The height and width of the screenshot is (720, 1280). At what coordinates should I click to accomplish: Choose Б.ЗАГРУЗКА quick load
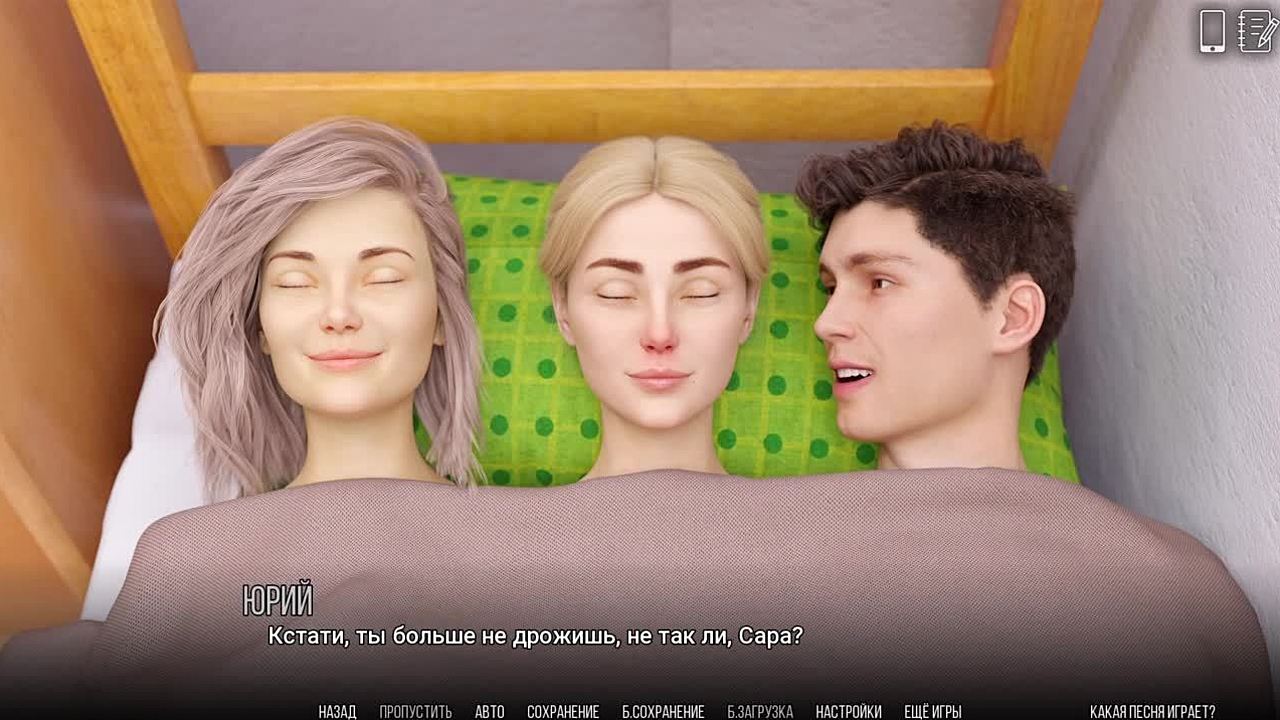760,712
